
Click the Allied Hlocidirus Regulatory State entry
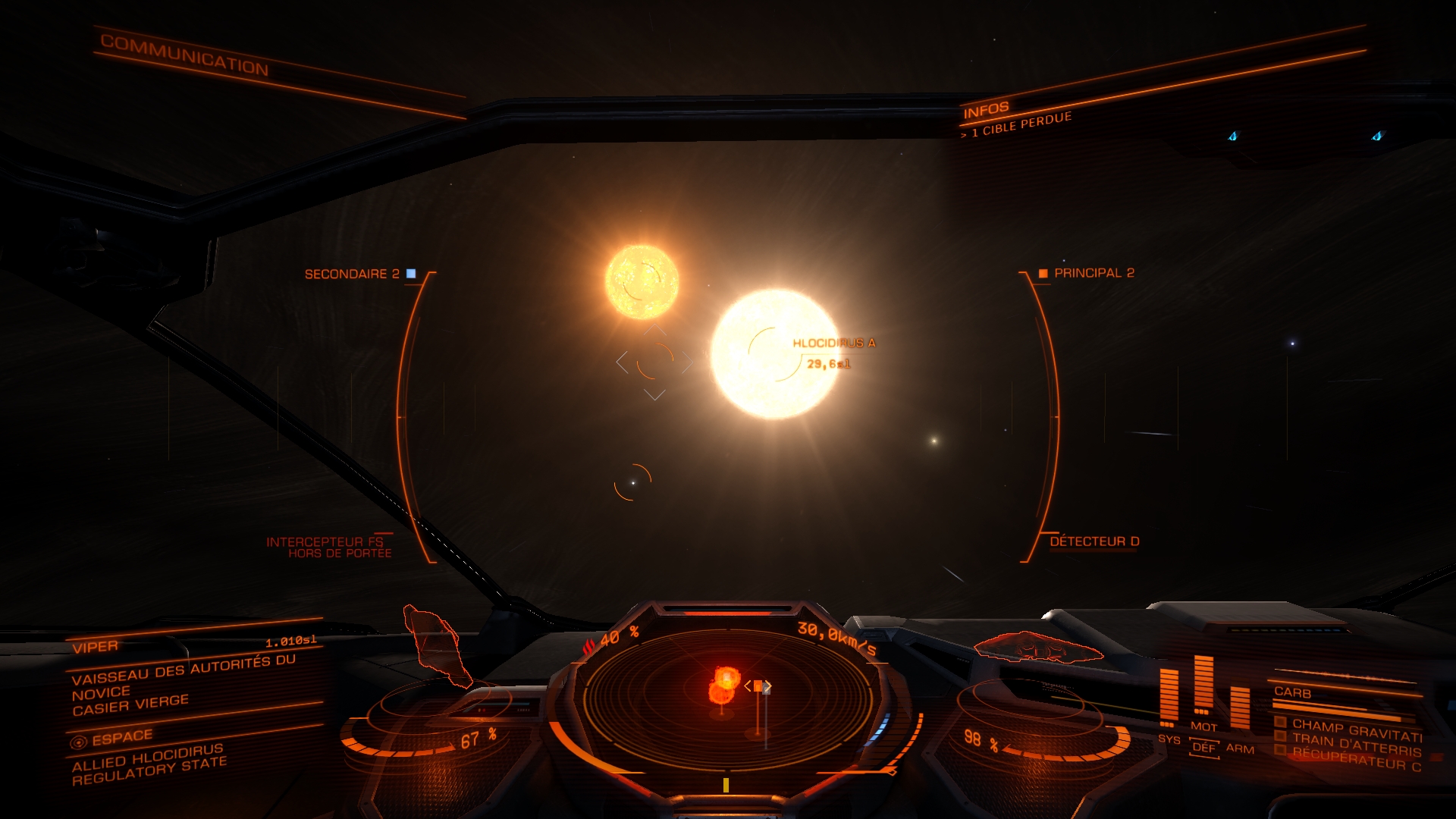coord(149,764)
